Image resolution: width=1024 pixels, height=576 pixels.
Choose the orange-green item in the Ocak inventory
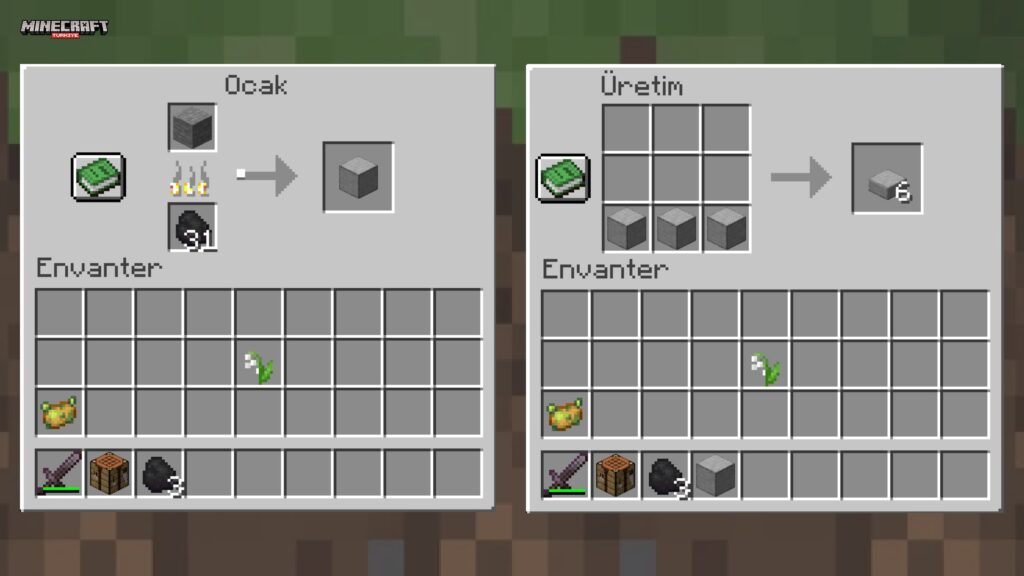[60, 413]
